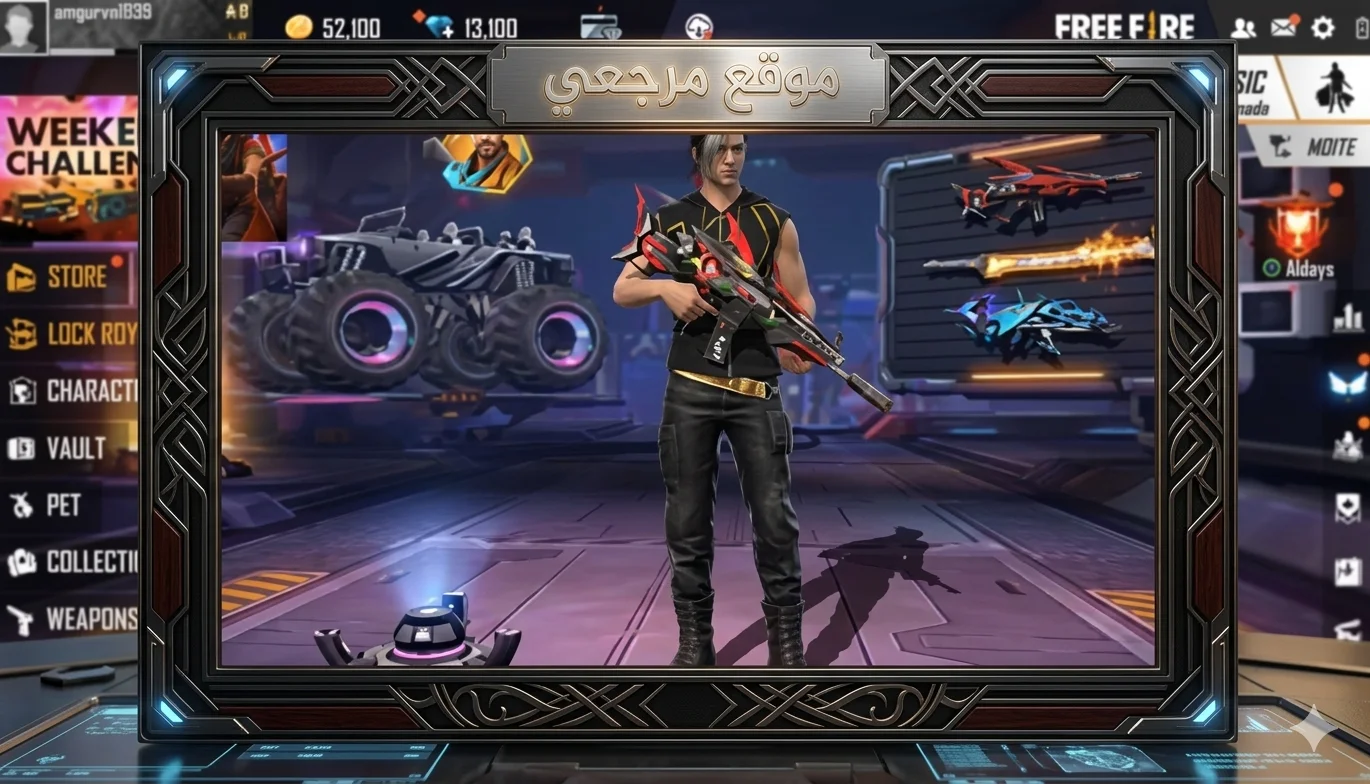Open the player profile avatar

point(23,26)
